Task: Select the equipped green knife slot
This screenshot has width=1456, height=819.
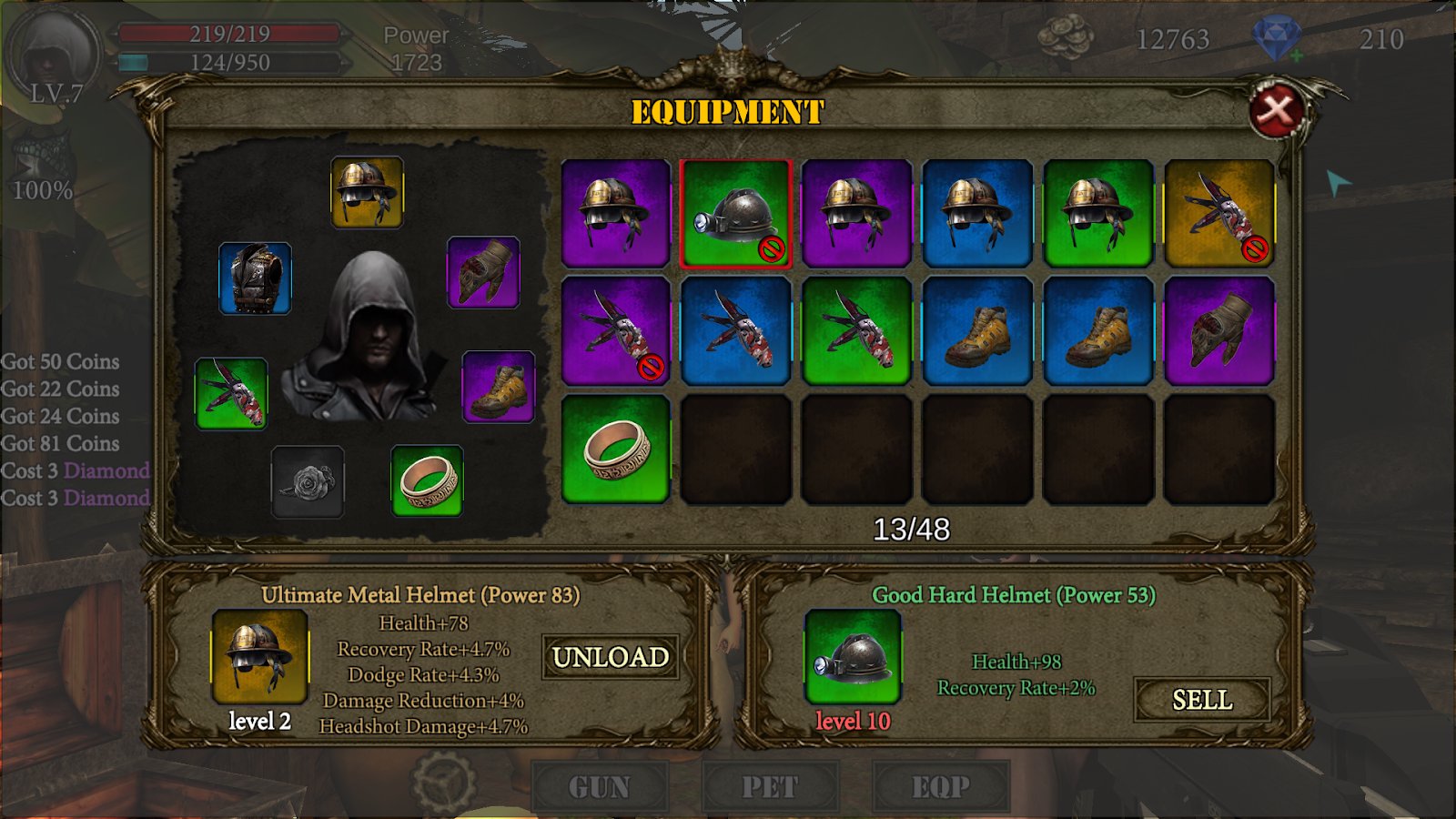Action: tap(231, 393)
